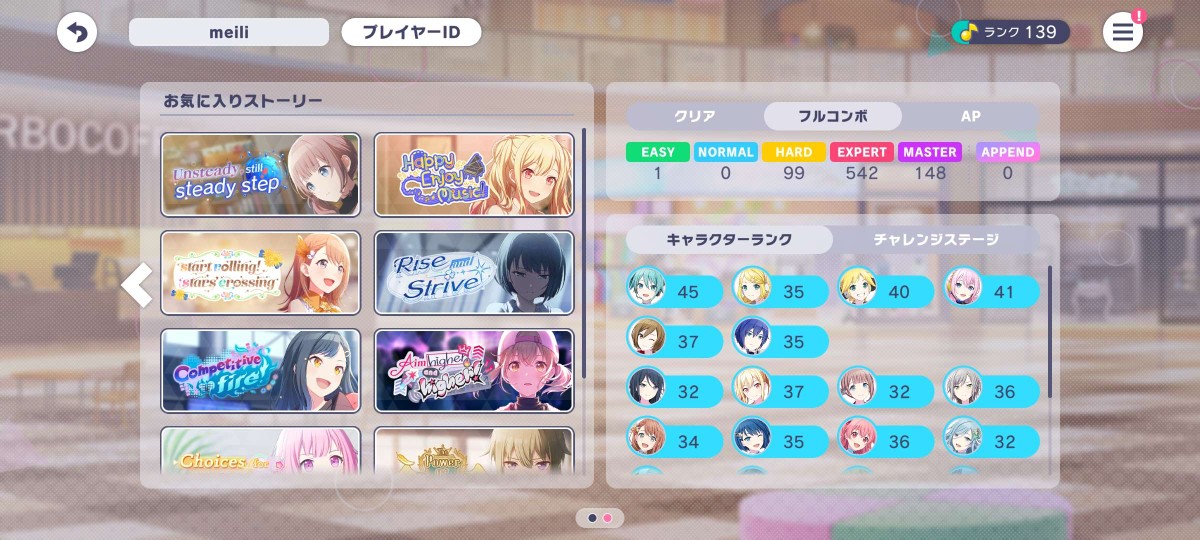Show the プレイヤーID button
The width and height of the screenshot is (1200, 540).
click(x=411, y=32)
